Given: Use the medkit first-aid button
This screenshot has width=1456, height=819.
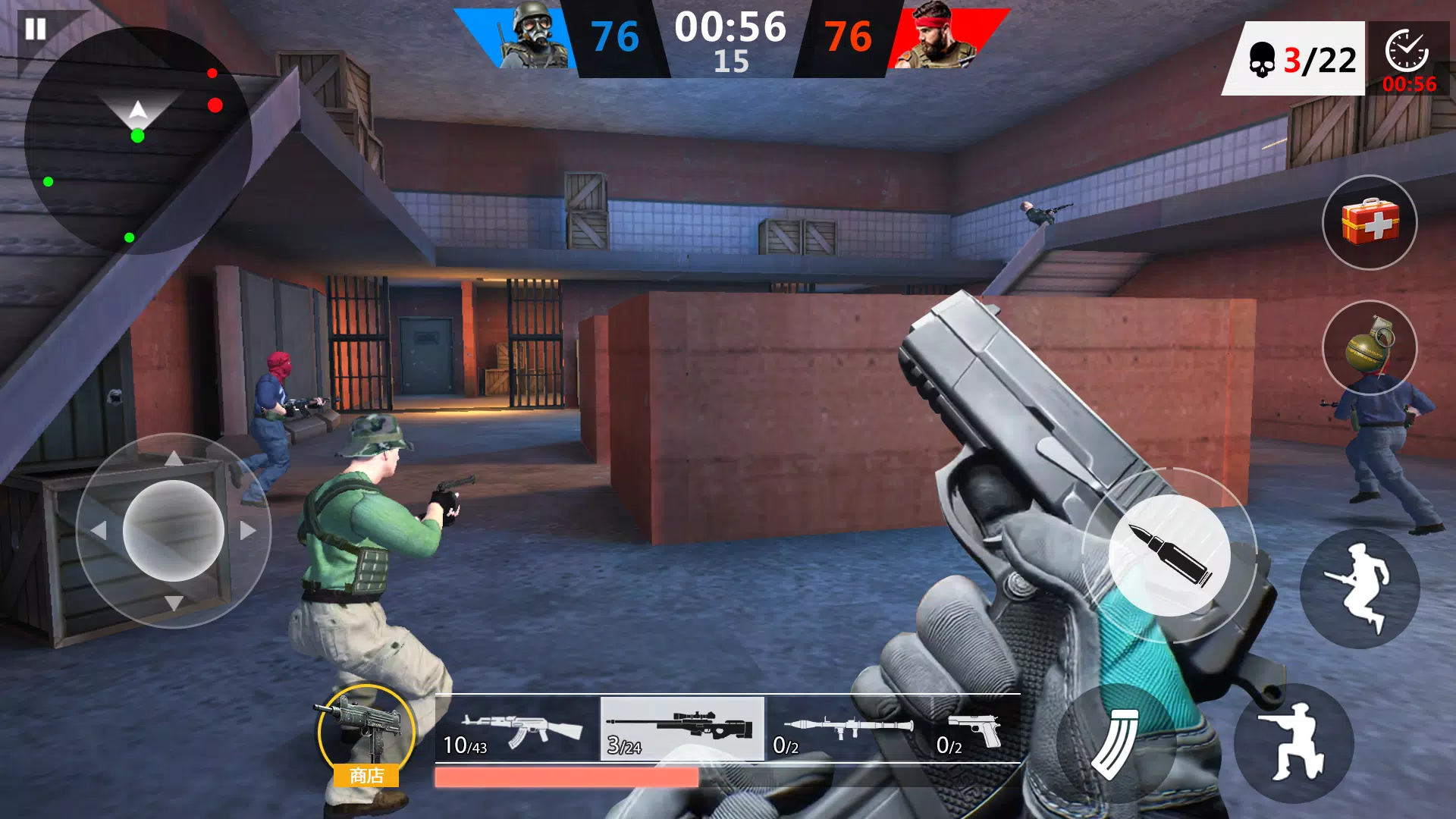Looking at the screenshot, I should click(x=1370, y=222).
